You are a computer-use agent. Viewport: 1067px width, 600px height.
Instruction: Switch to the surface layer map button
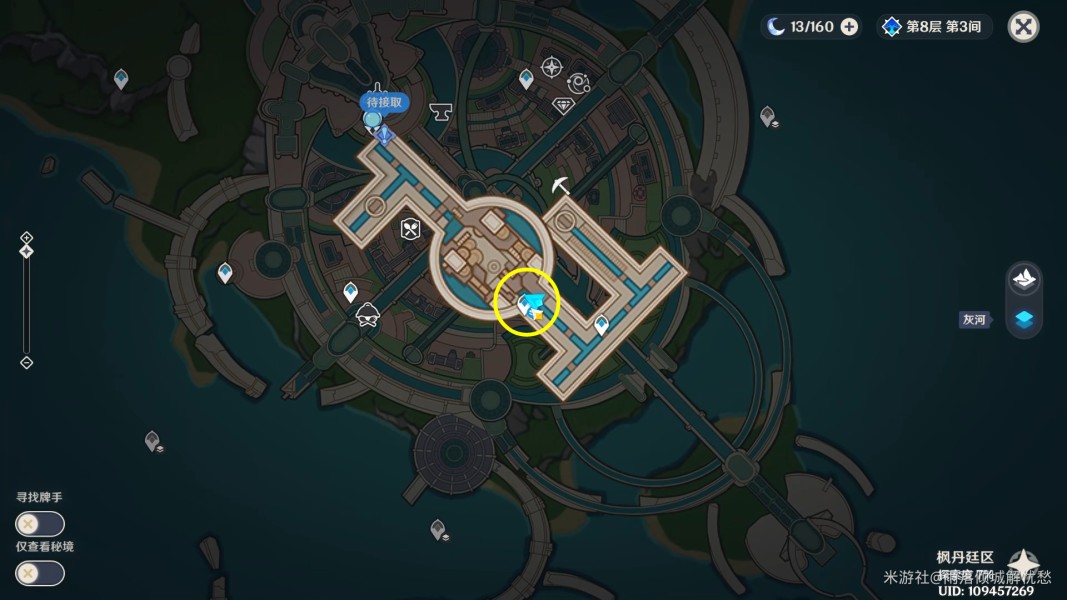tap(1024, 279)
